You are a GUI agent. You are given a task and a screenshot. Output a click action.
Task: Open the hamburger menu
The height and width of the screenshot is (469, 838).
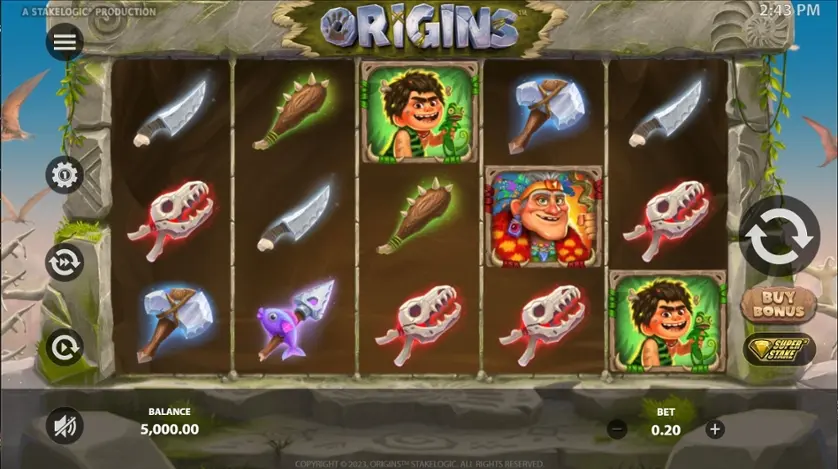pyautogui.click(x=65, y=41)
